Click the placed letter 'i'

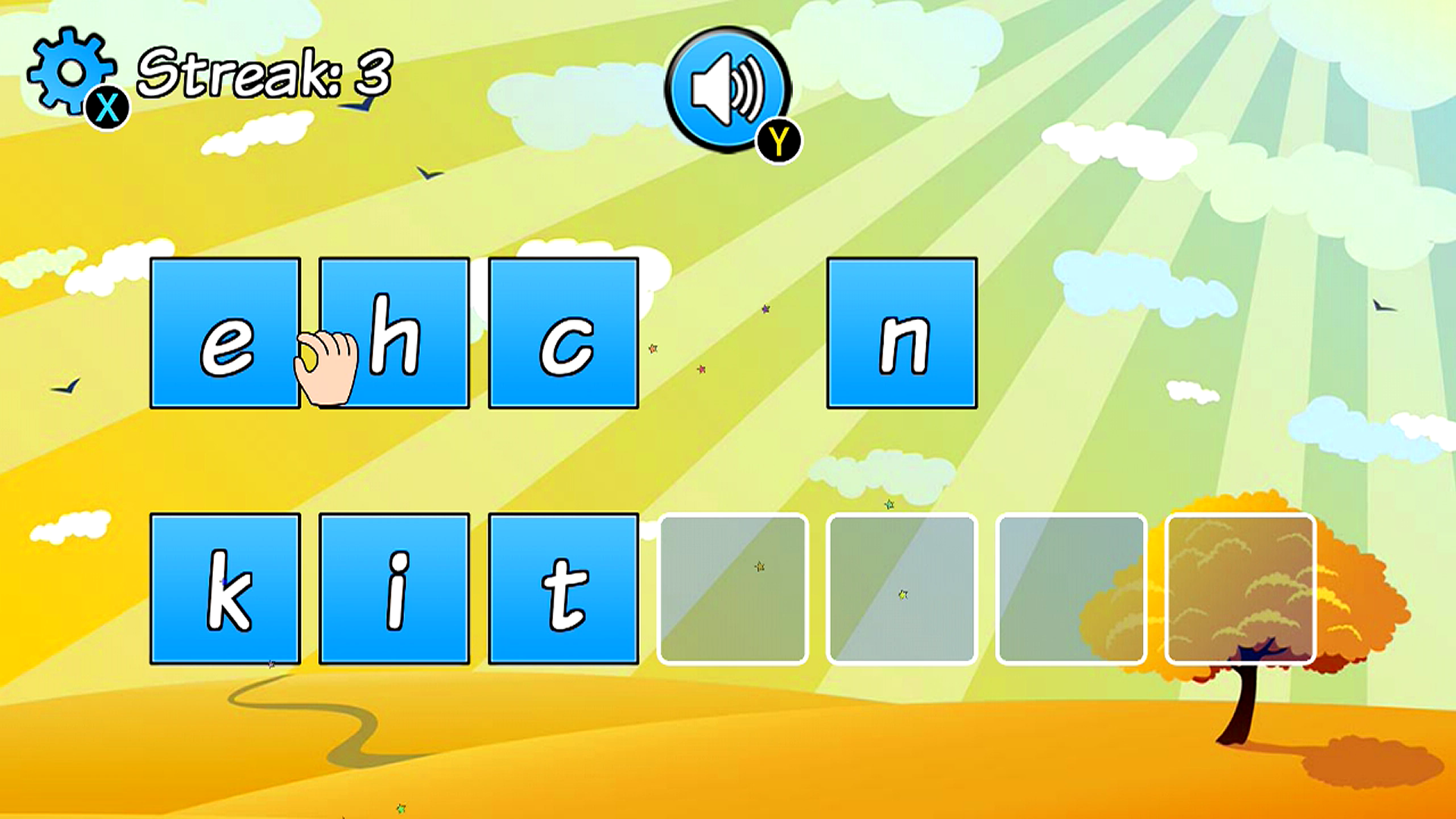click(394, 588)
